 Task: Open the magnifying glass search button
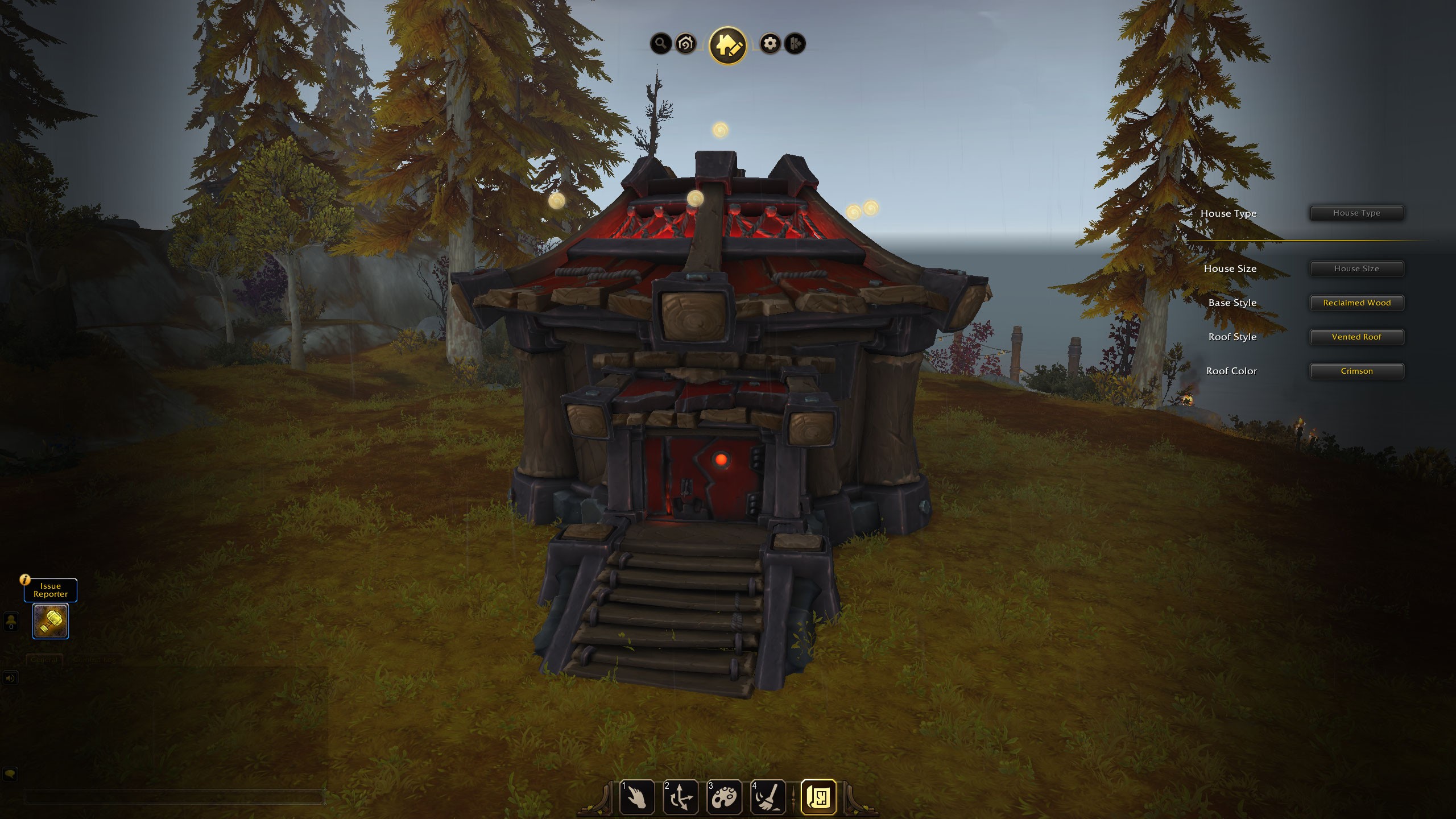[x=660, y=43]
